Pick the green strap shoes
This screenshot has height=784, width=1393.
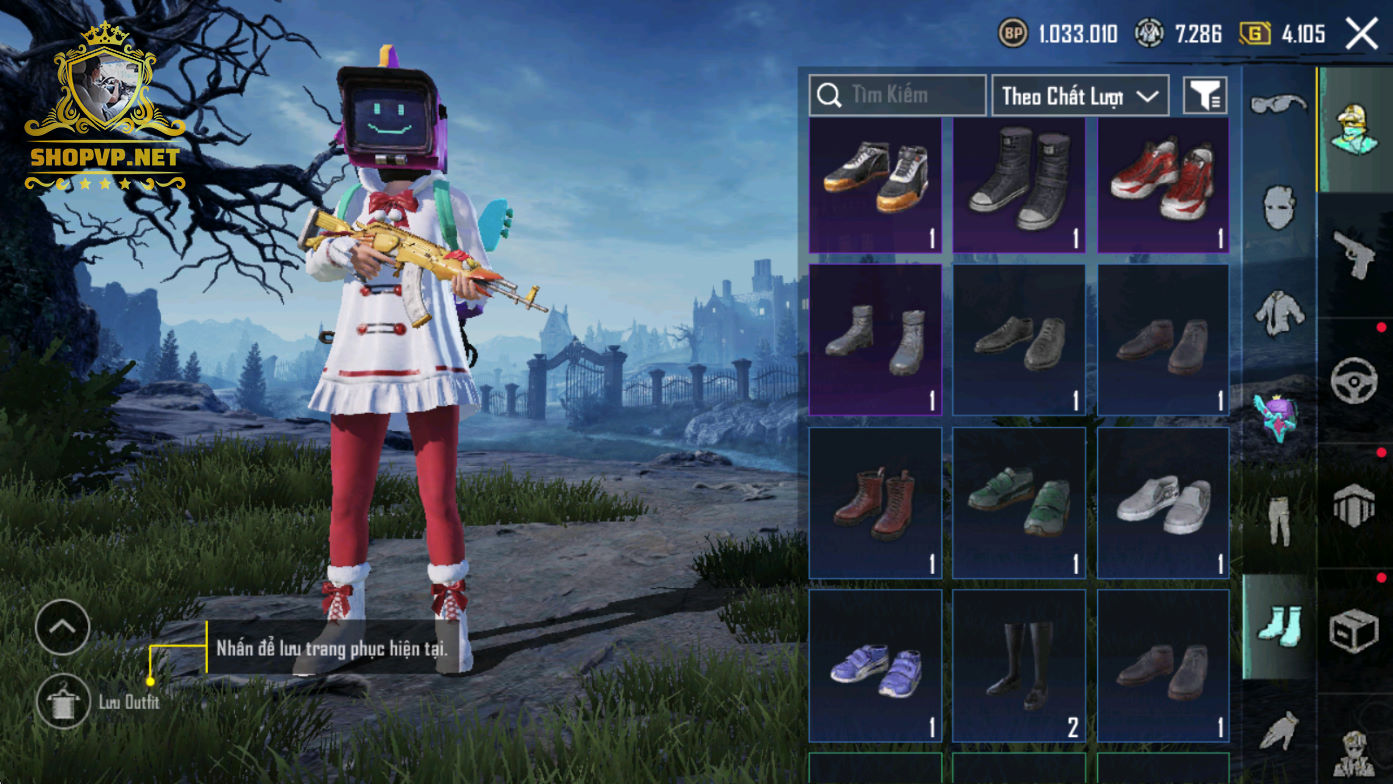[1019, 503]
